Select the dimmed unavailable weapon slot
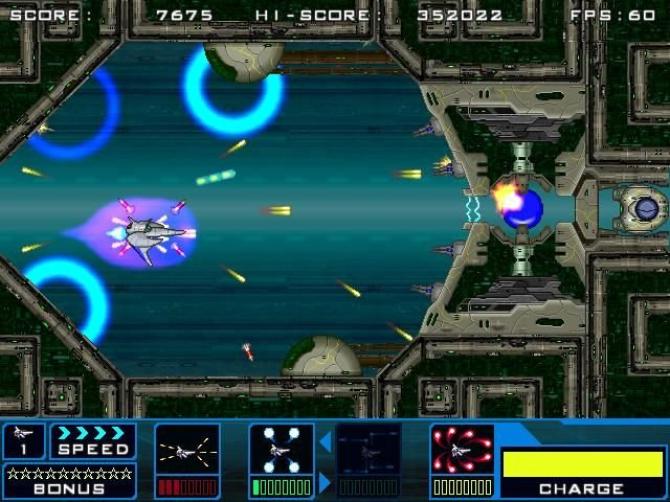670x502 pixels. [369, 452]
